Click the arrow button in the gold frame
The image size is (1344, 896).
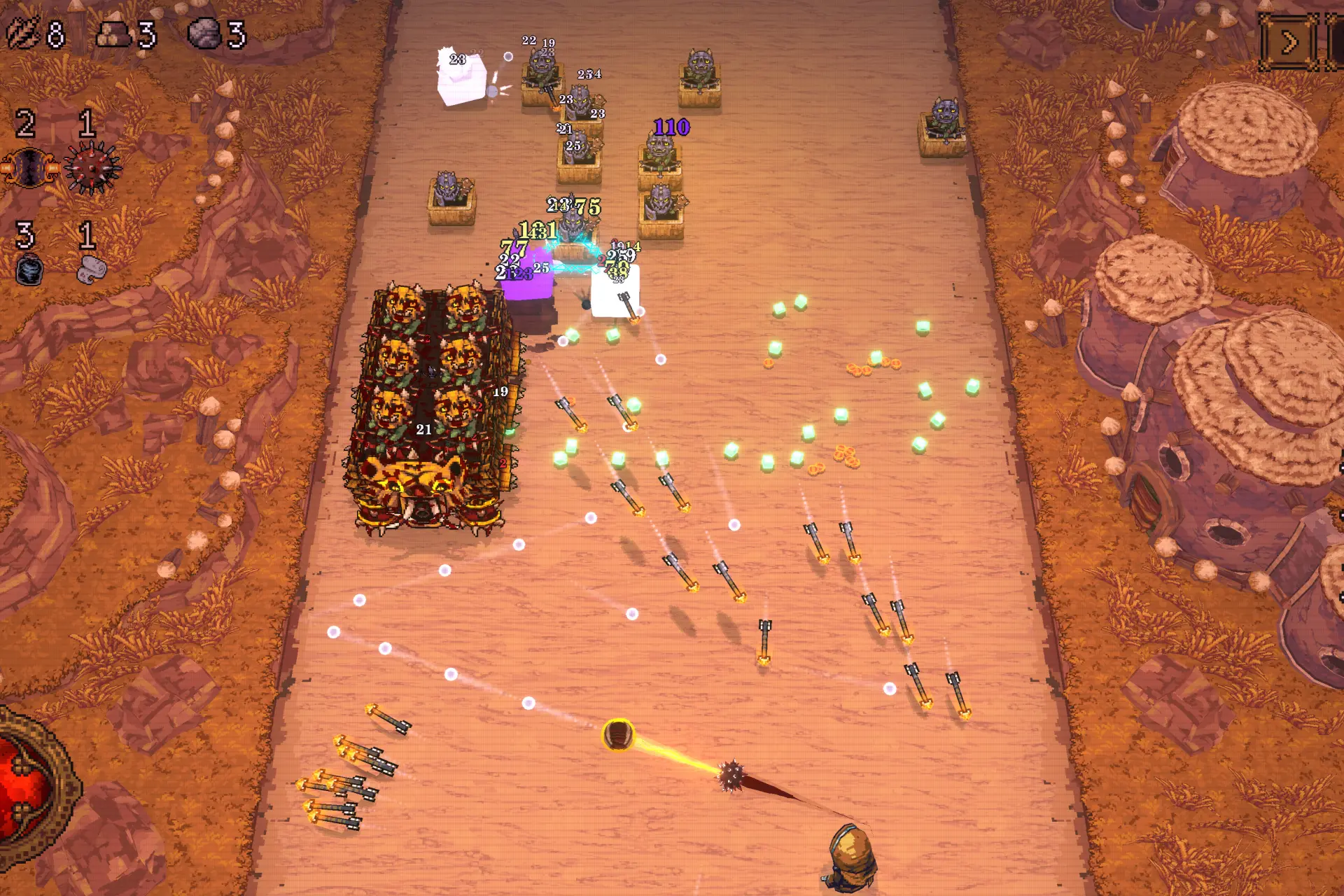(x=1289, y=43)
